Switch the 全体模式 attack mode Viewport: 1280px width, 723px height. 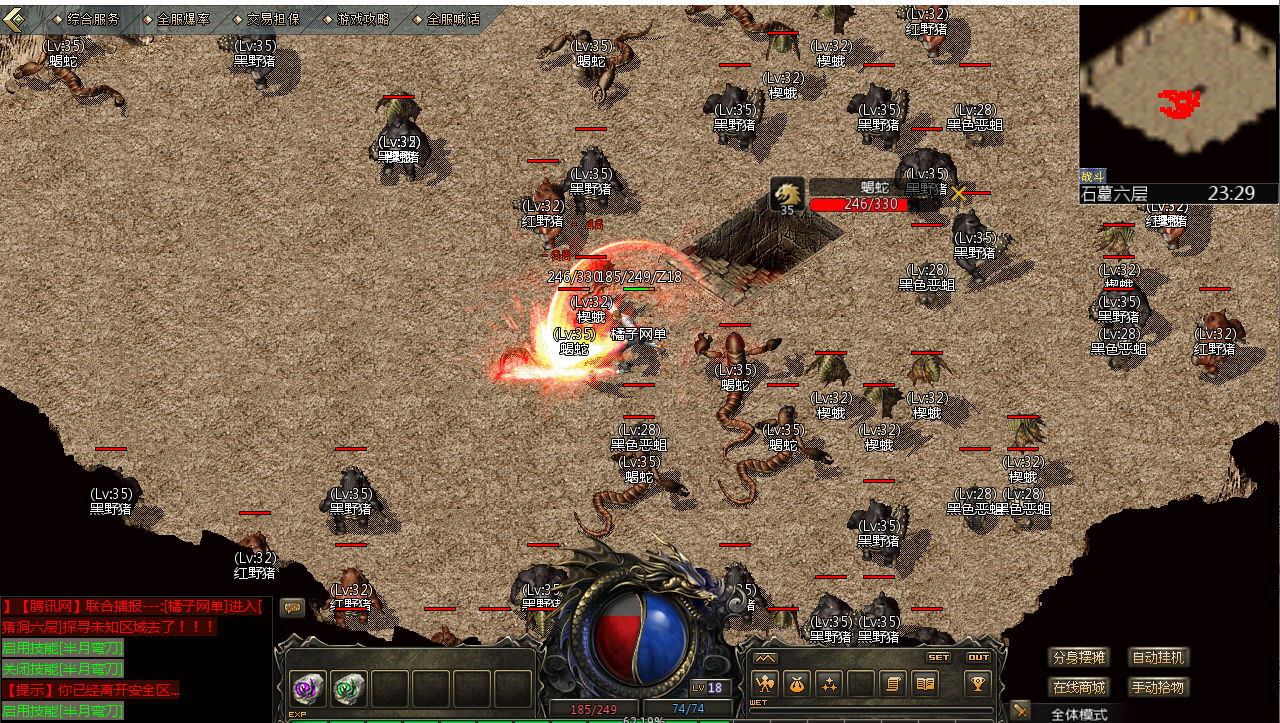pyautogui.click(x=1079, y=714)
